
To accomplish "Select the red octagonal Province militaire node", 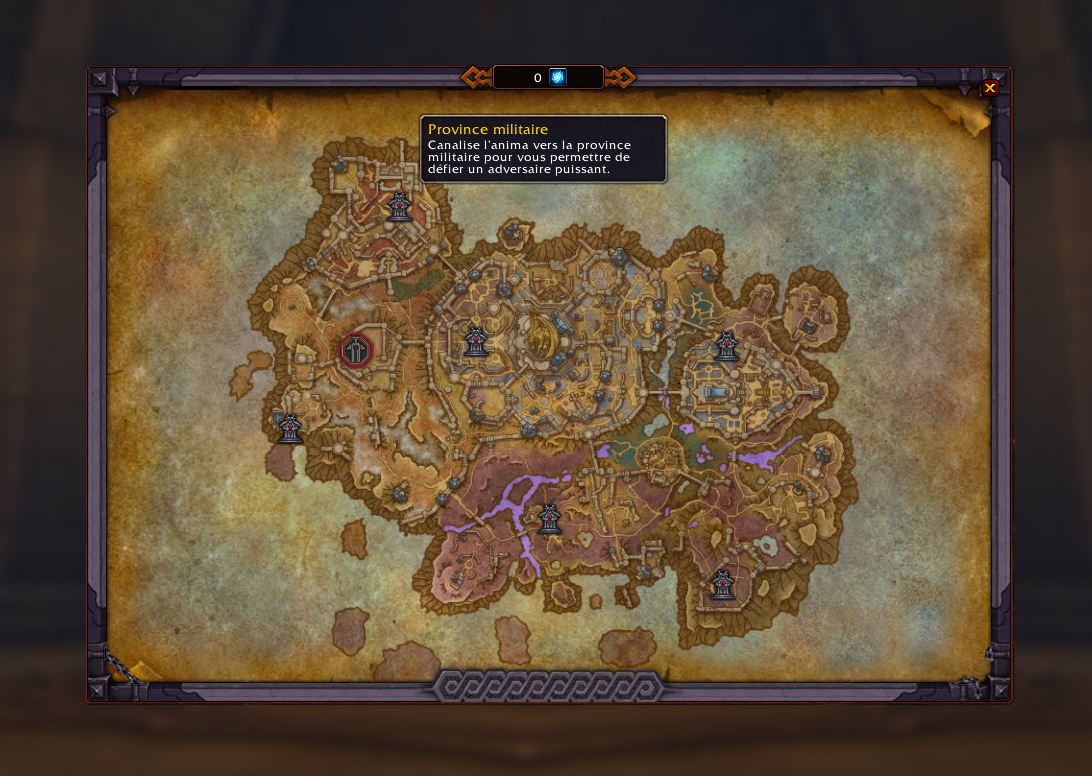I will 356,350.
